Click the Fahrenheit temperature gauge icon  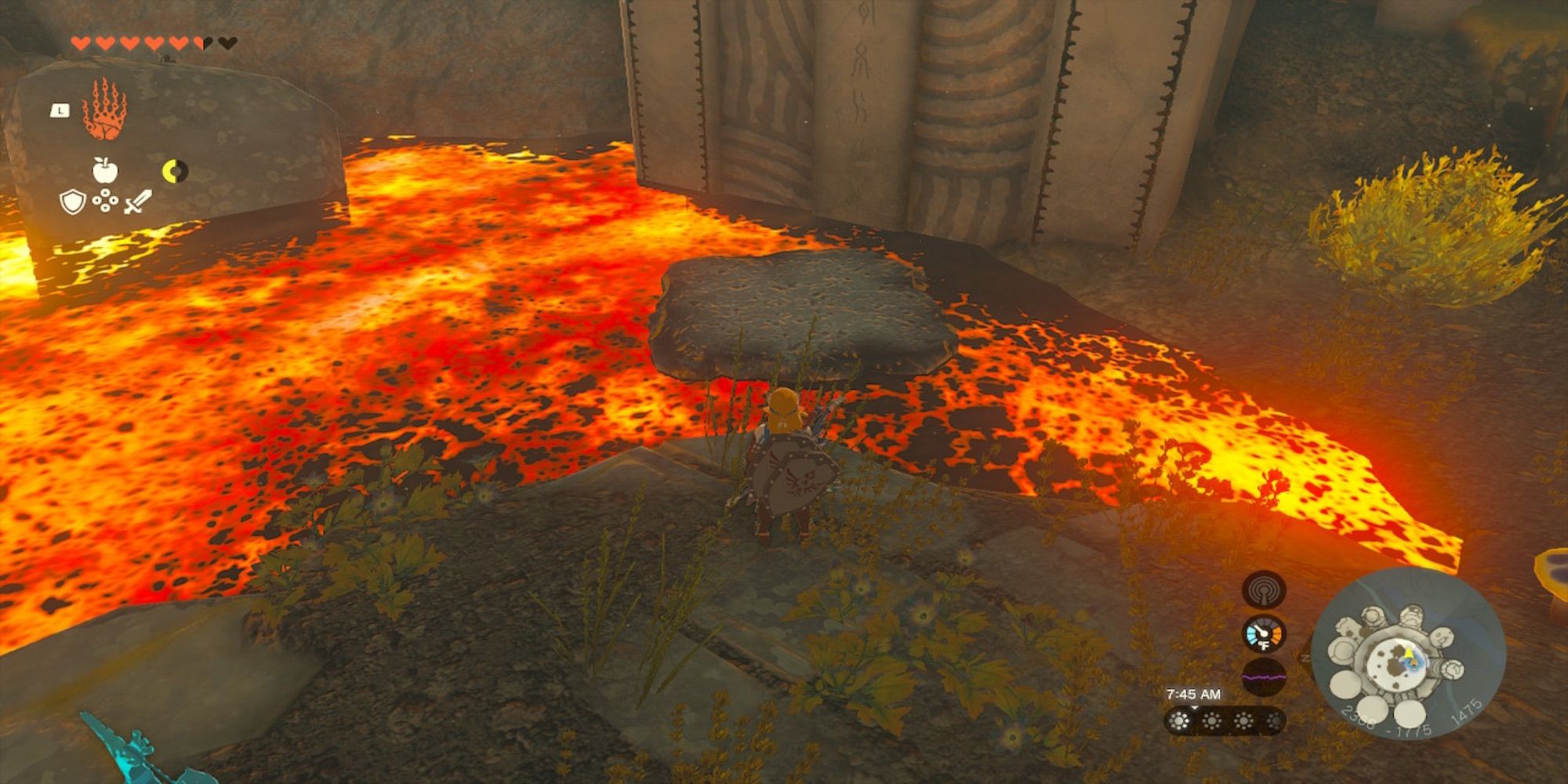(x=1263, y=635)
